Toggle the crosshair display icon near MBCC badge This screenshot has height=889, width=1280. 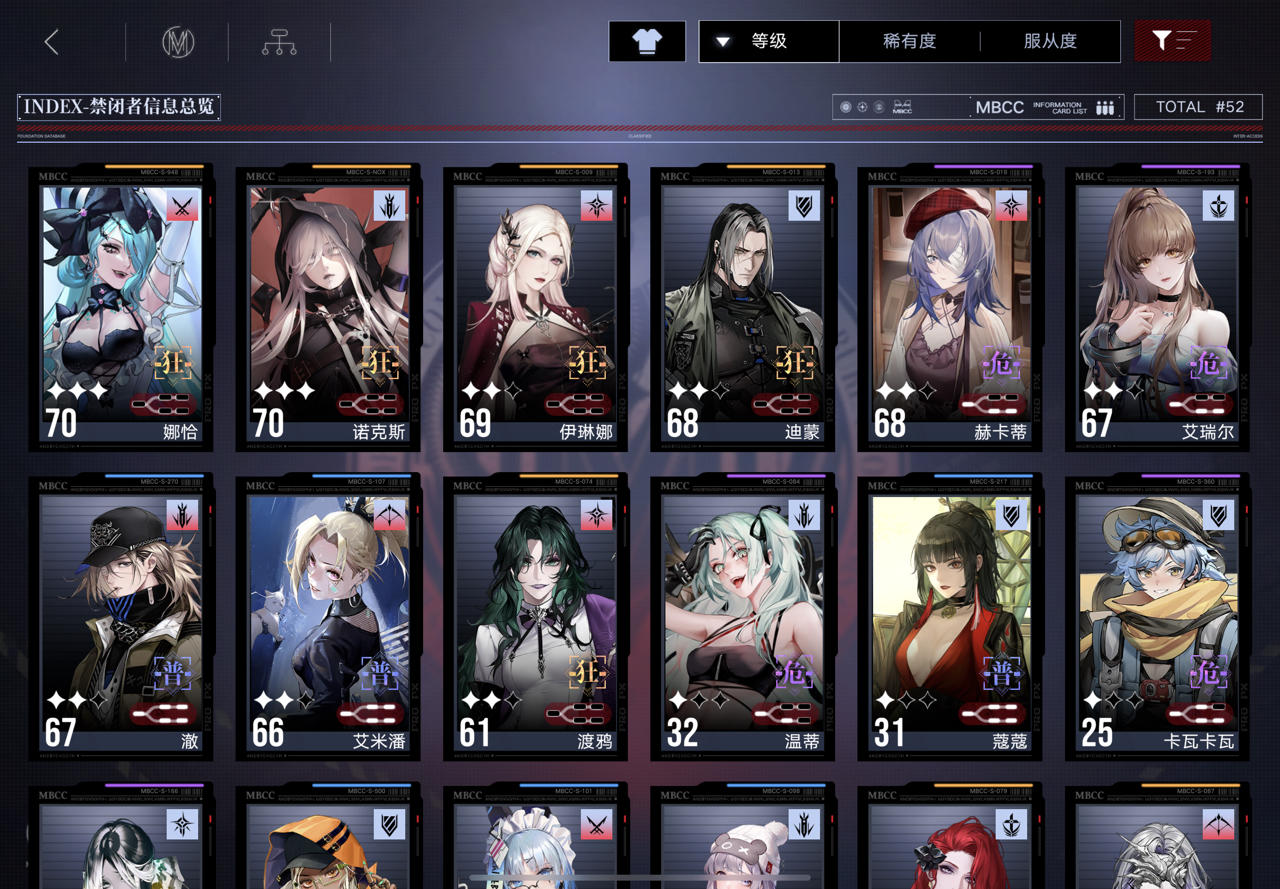863,106
